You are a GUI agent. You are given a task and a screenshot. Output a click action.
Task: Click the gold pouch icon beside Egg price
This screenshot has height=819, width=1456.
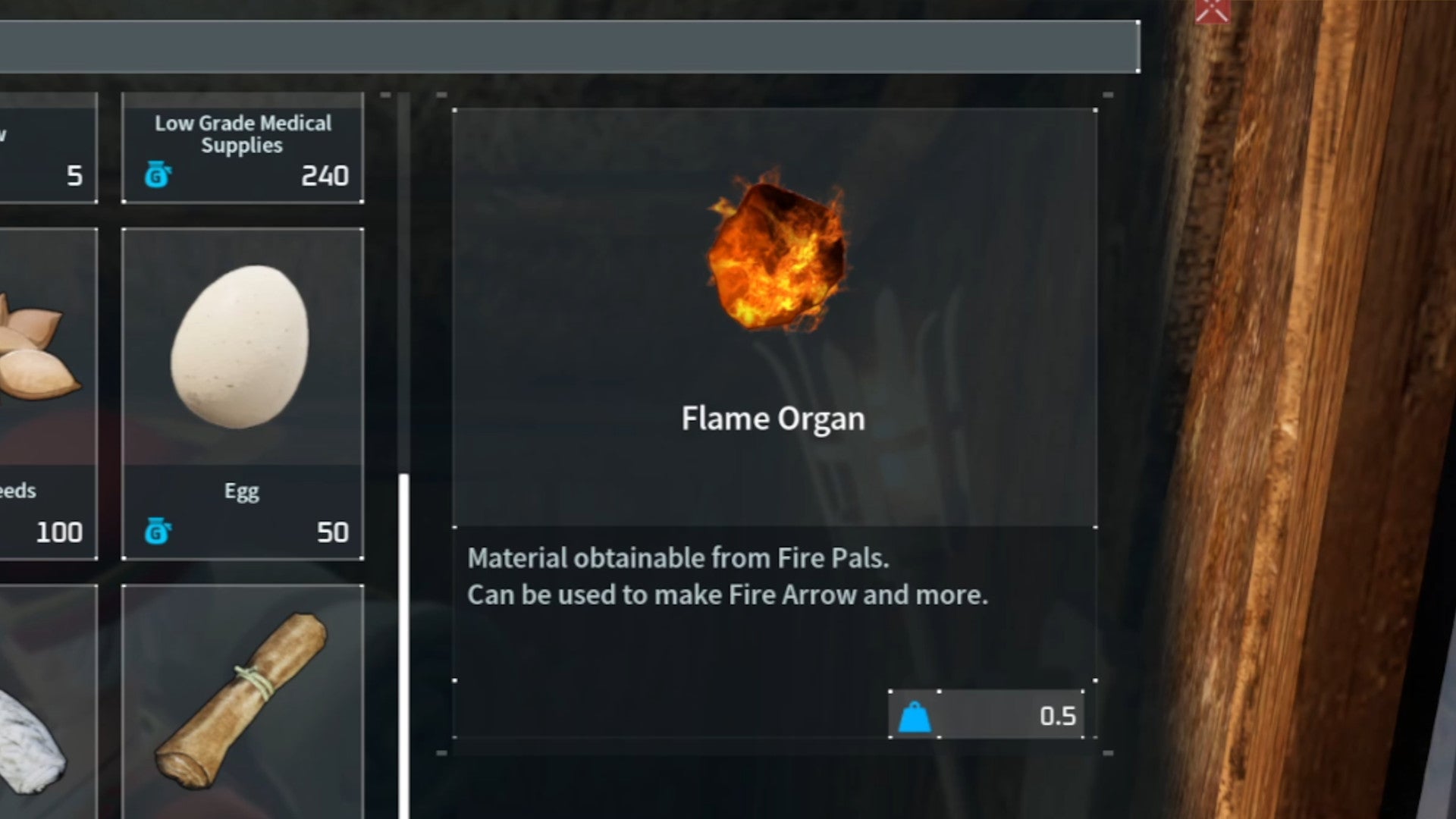pos(157,532)
